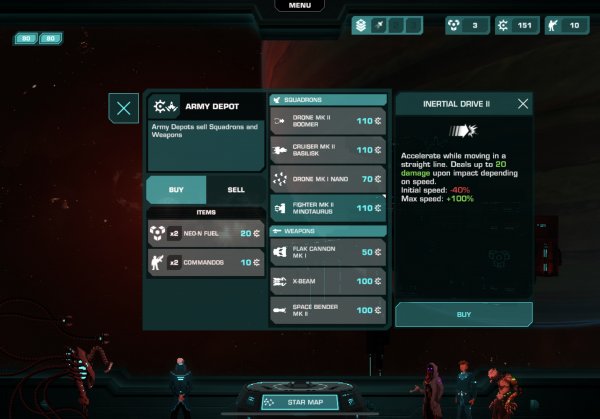Open the Star Map
Image resolution: width=600 pixels, height=419 pixels.
299,402
